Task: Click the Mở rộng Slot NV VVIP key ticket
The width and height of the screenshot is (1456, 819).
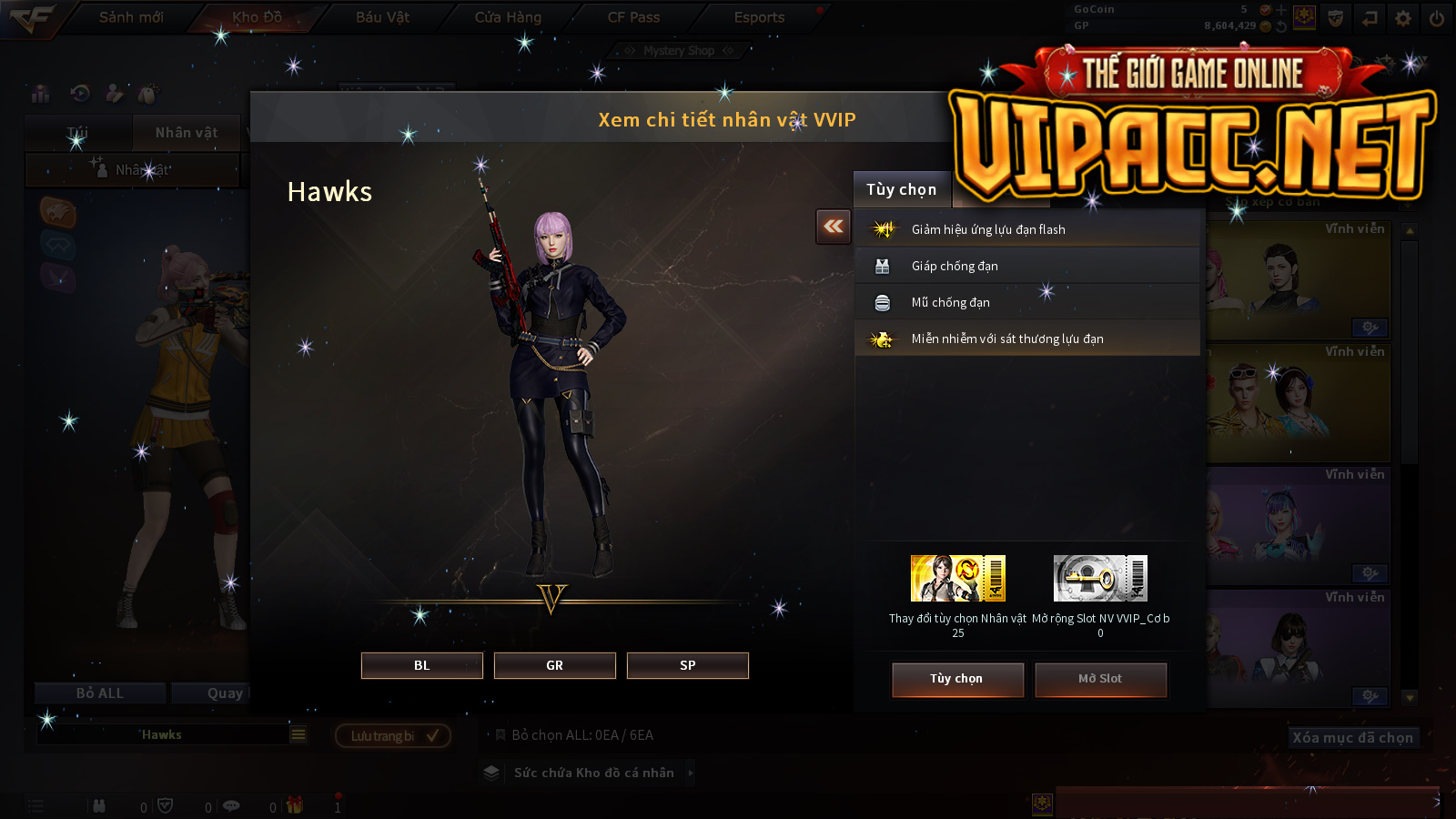Action: (x=1100, y=579)
